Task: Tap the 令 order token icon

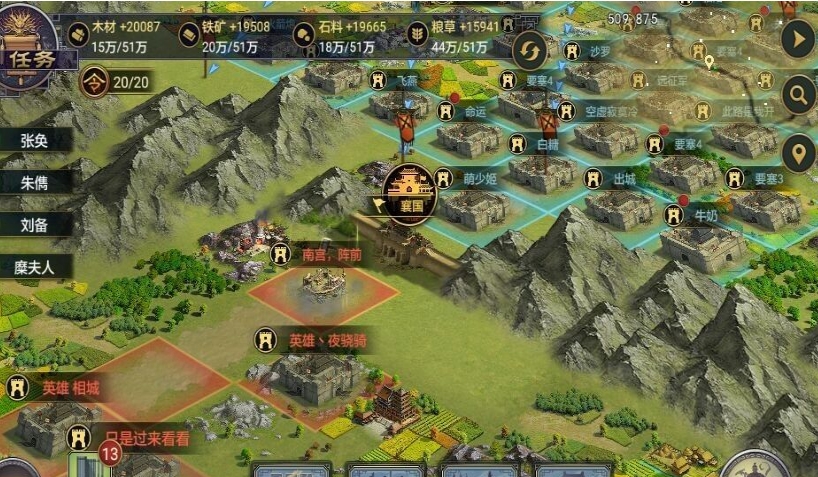Action: [95, 80]
